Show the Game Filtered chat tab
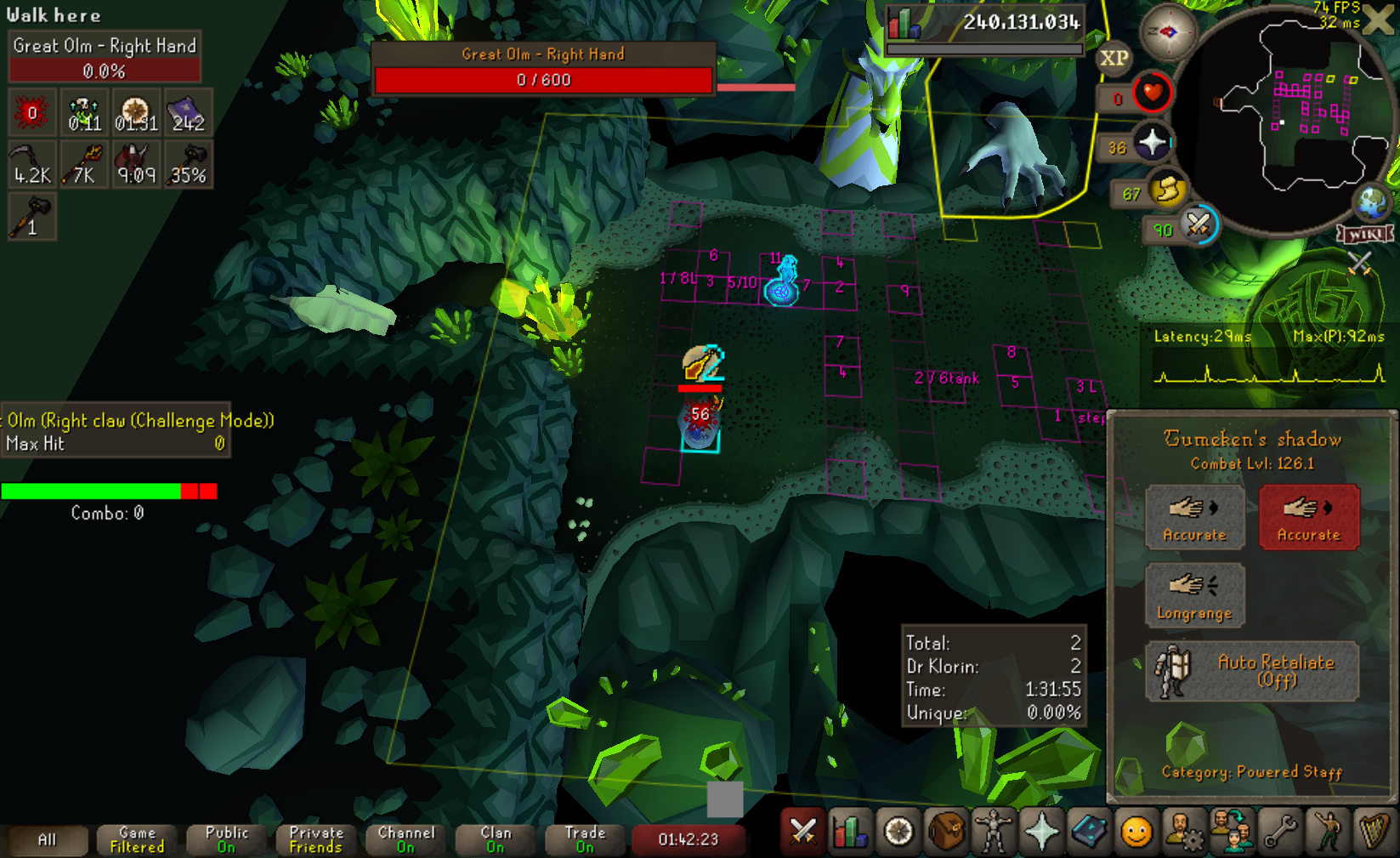The image size is (1400, 858). point(137,839)
